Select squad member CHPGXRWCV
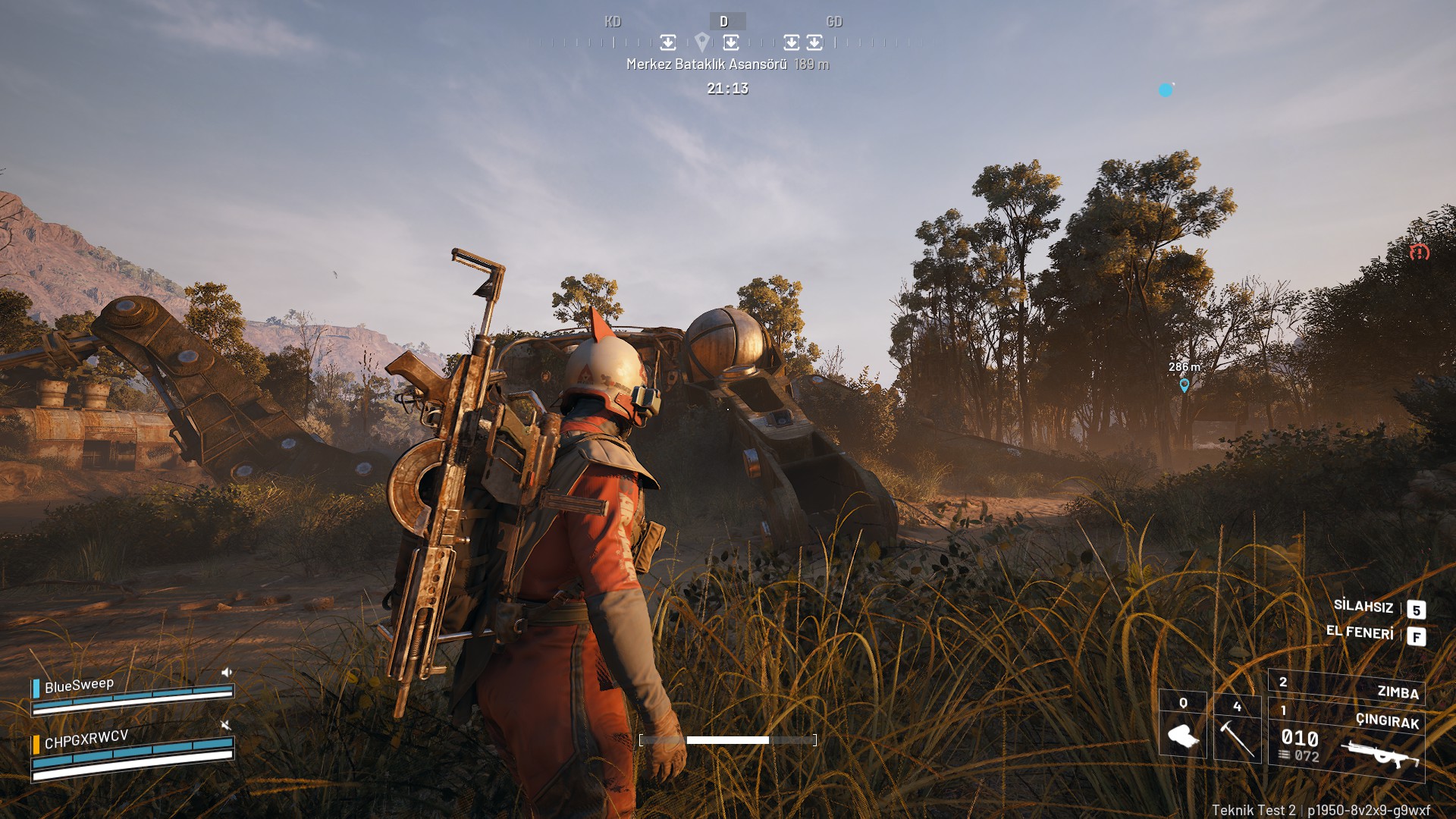The height and width of the screenshot is (819, 1456). (x=86, y=739)
